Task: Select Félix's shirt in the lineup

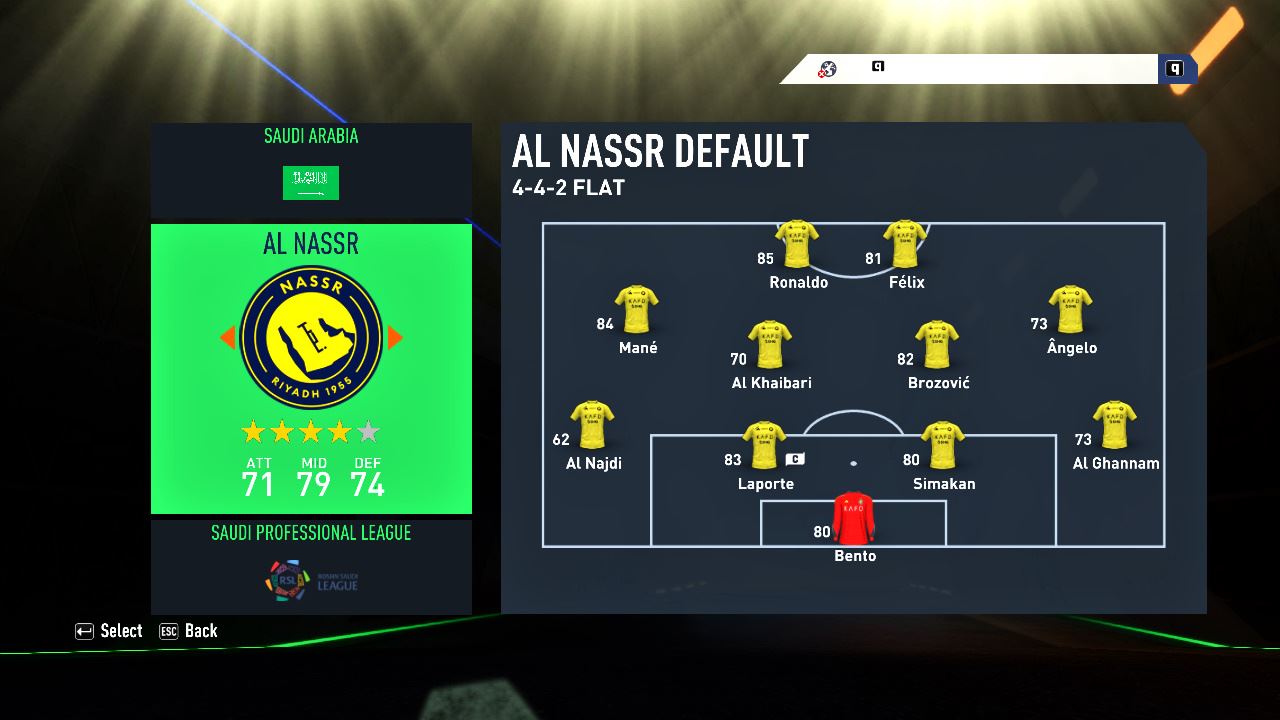Action: [905, 244]
